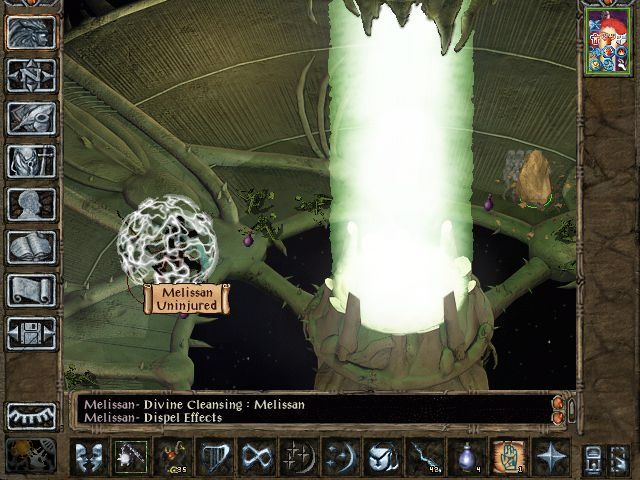Viewport: 640px width, 480px height.
Task: Select the weapon slot showing 35 ammo
Action: pos(172,457)
